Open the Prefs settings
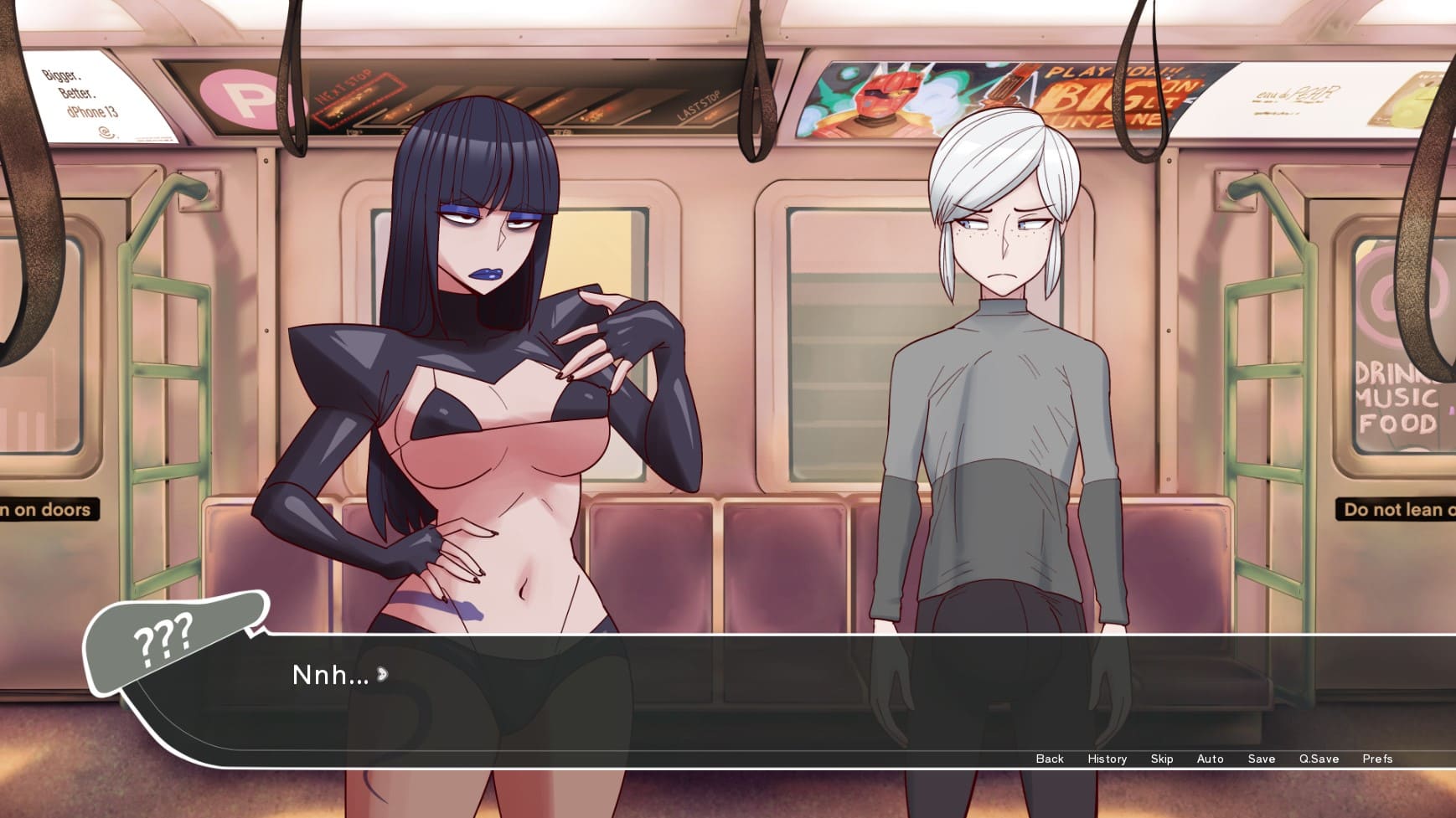Screen dimensions: 1456x818 pyautogui.click(x=1376, y=759)
